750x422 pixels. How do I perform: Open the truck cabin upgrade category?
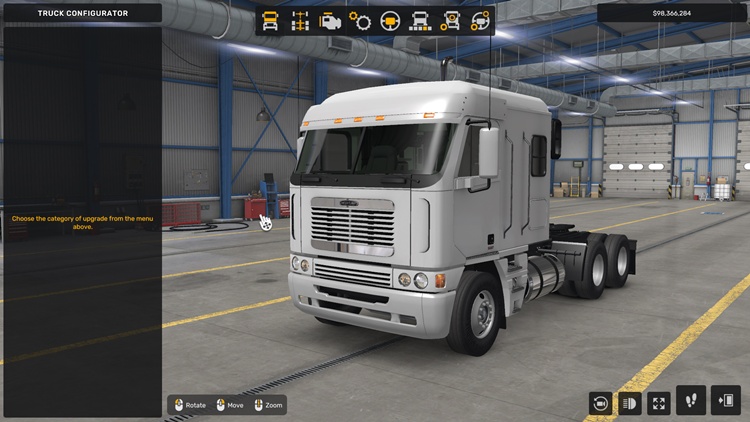(x=270, y=20)
